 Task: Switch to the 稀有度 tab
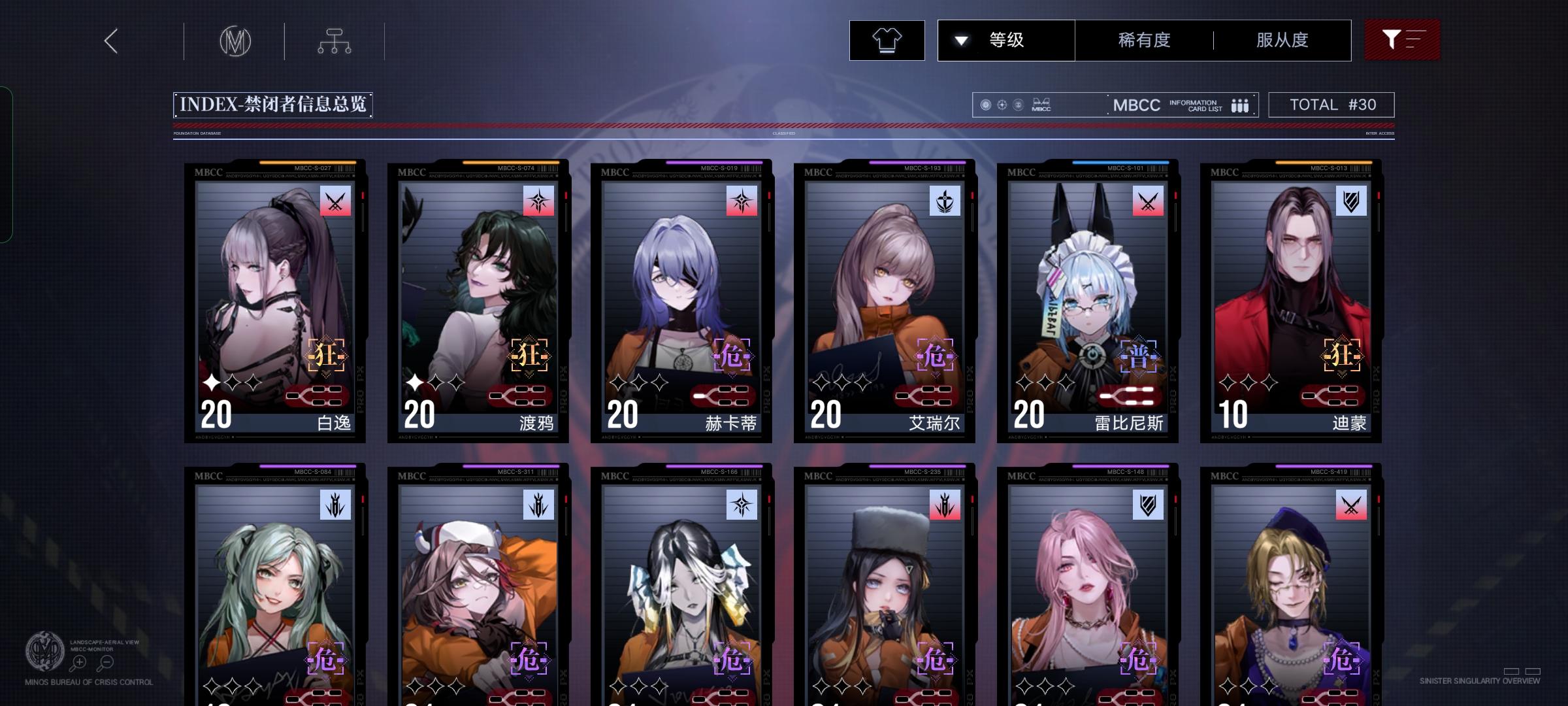click(1142, 40)
